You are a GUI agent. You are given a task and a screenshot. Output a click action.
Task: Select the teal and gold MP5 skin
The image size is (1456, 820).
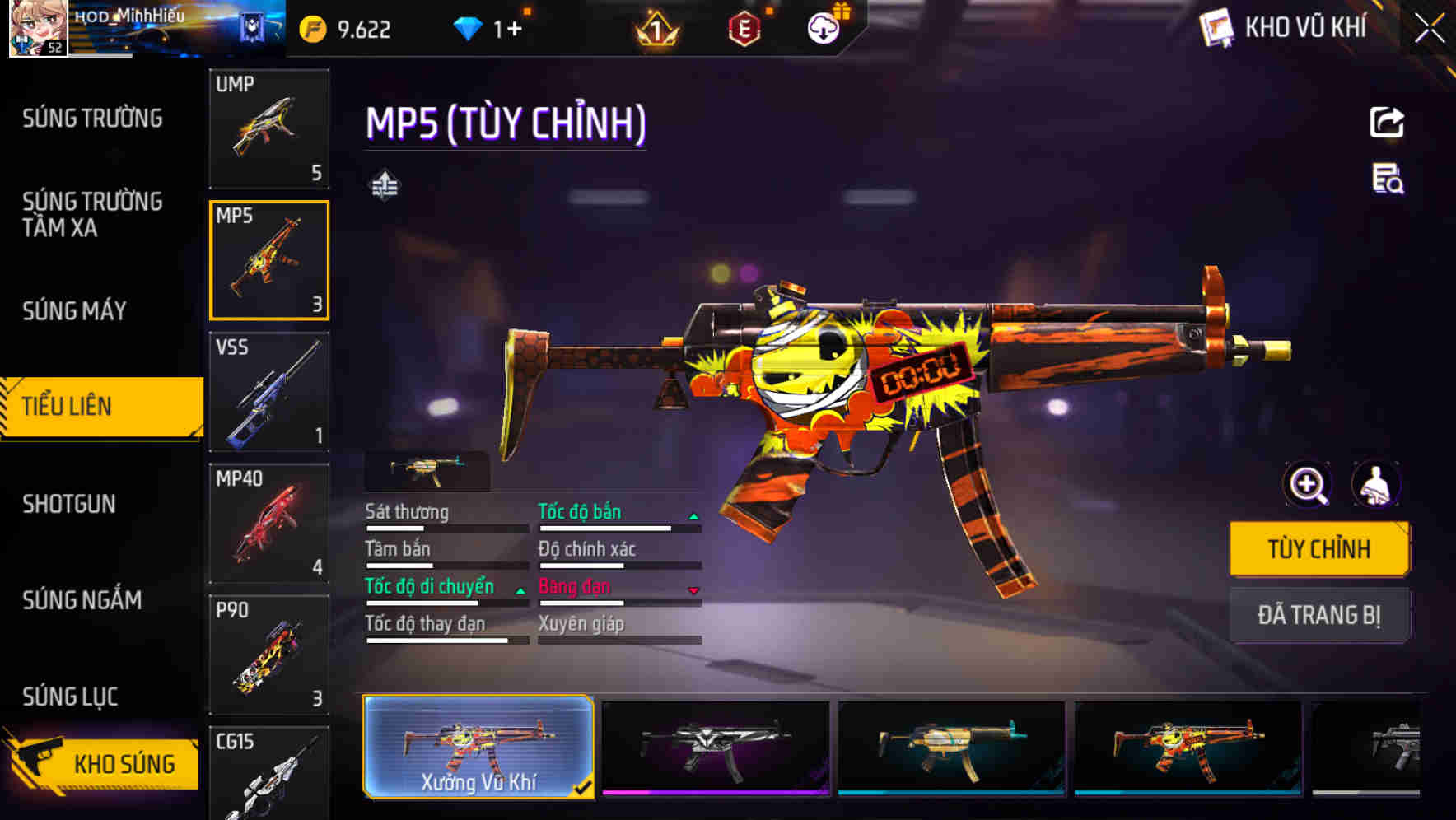[x=951, y=747]
